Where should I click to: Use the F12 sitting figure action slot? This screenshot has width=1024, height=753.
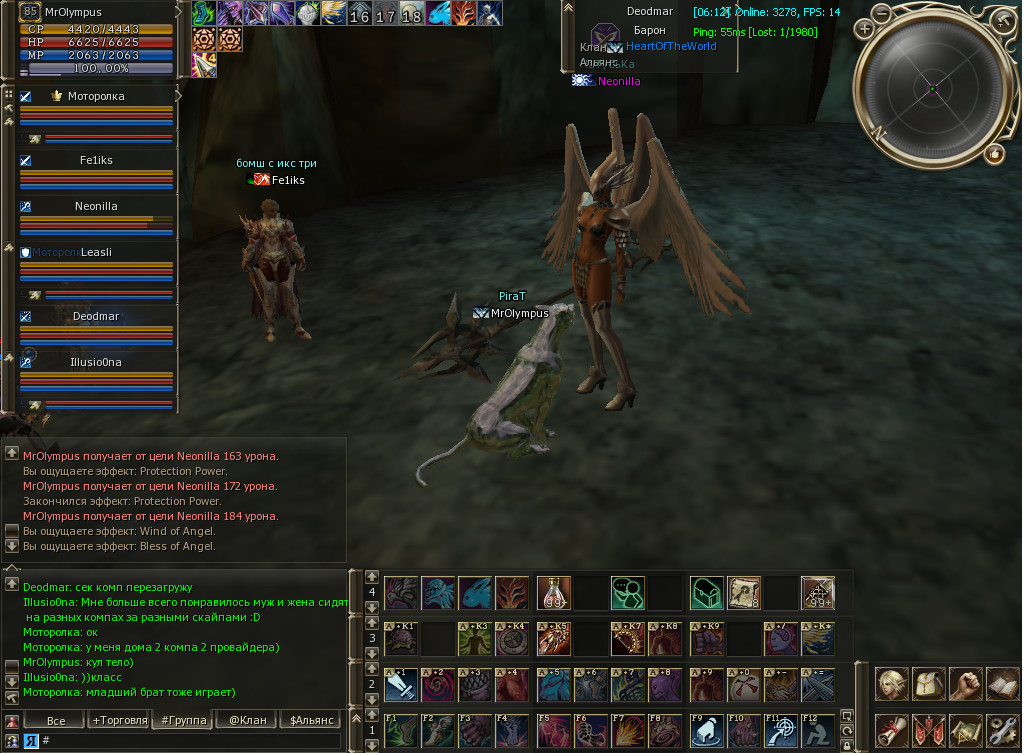(817, 731)
